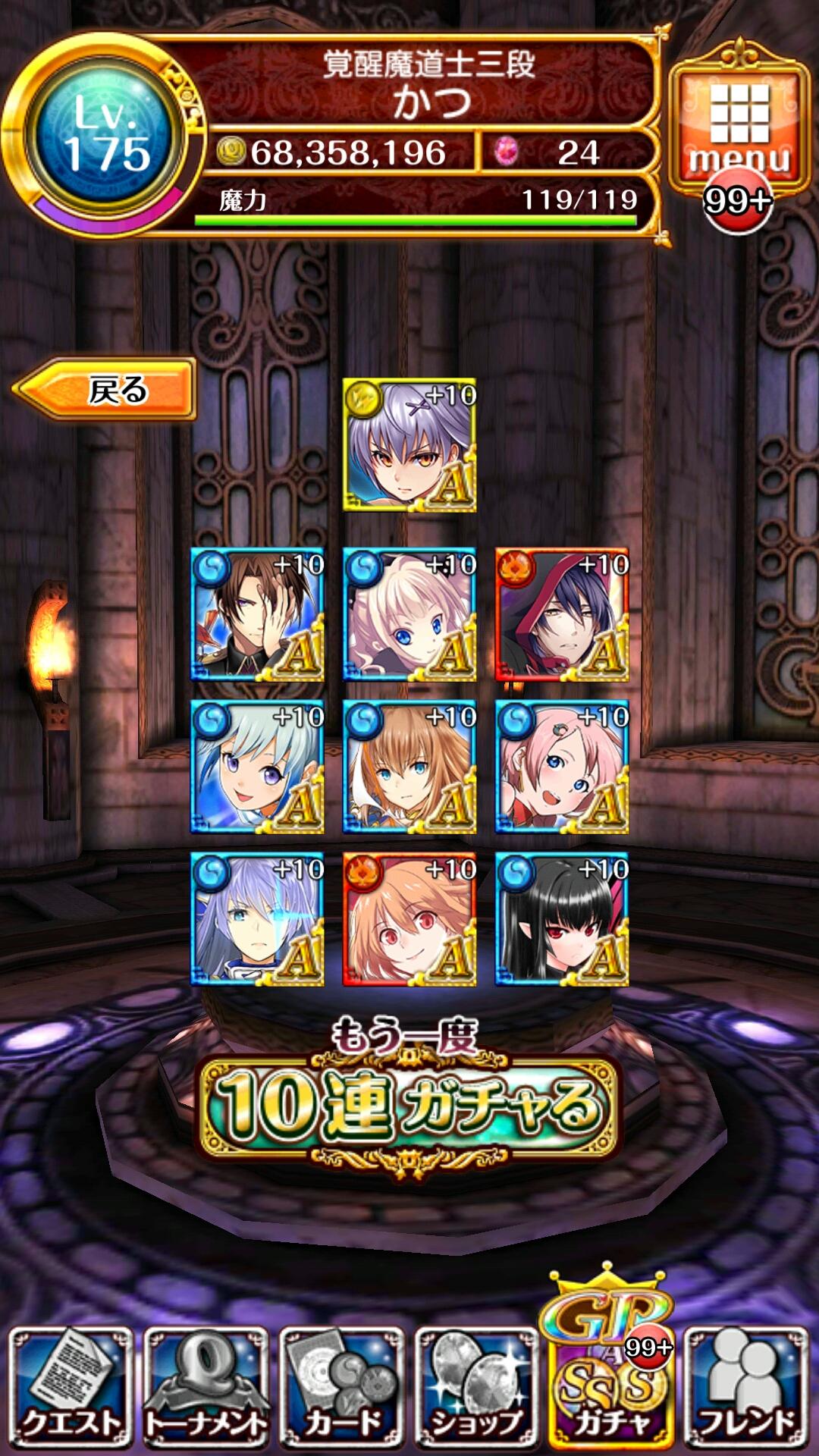819x1456 pixels.
Task: Select the brown-haired blue-eyed girl card
Action: point(409,767)
